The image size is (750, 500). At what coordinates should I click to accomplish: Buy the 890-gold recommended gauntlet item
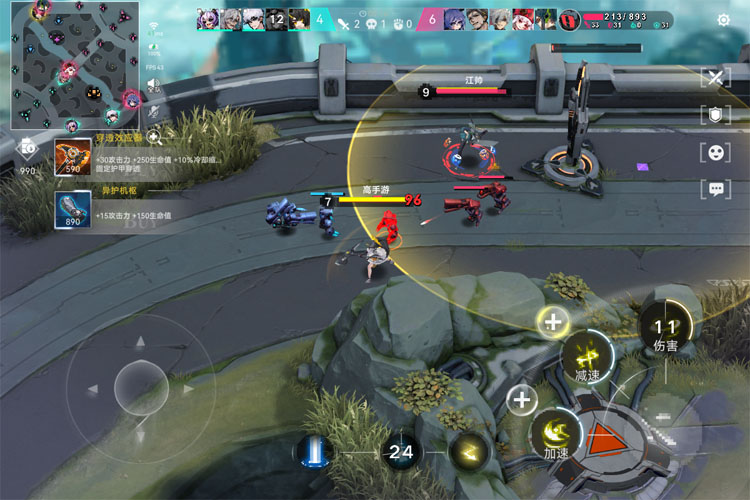tap(71, 210)
